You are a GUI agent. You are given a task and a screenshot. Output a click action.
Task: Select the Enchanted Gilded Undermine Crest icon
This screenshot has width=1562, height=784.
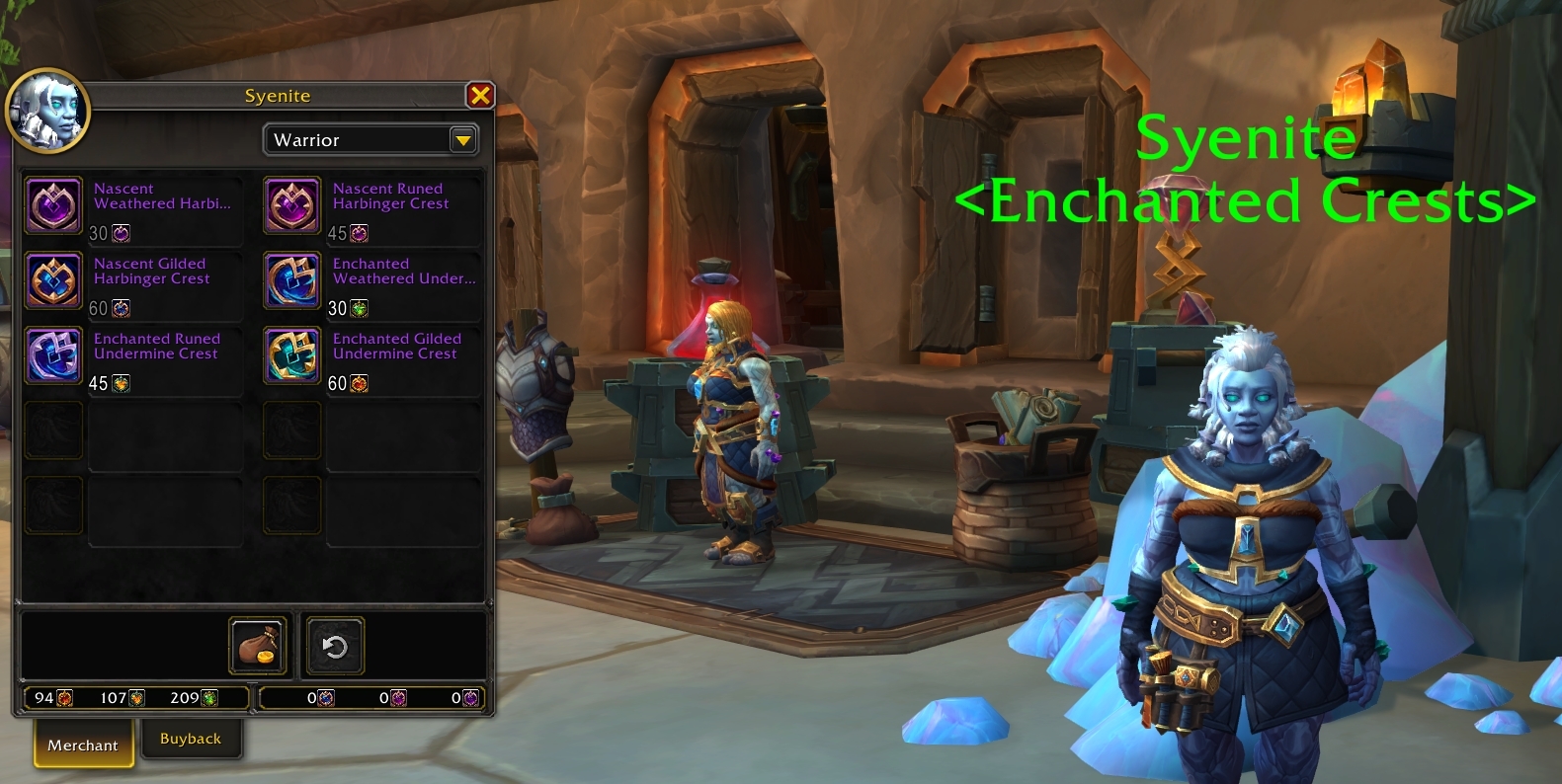[x=291, y=355]
